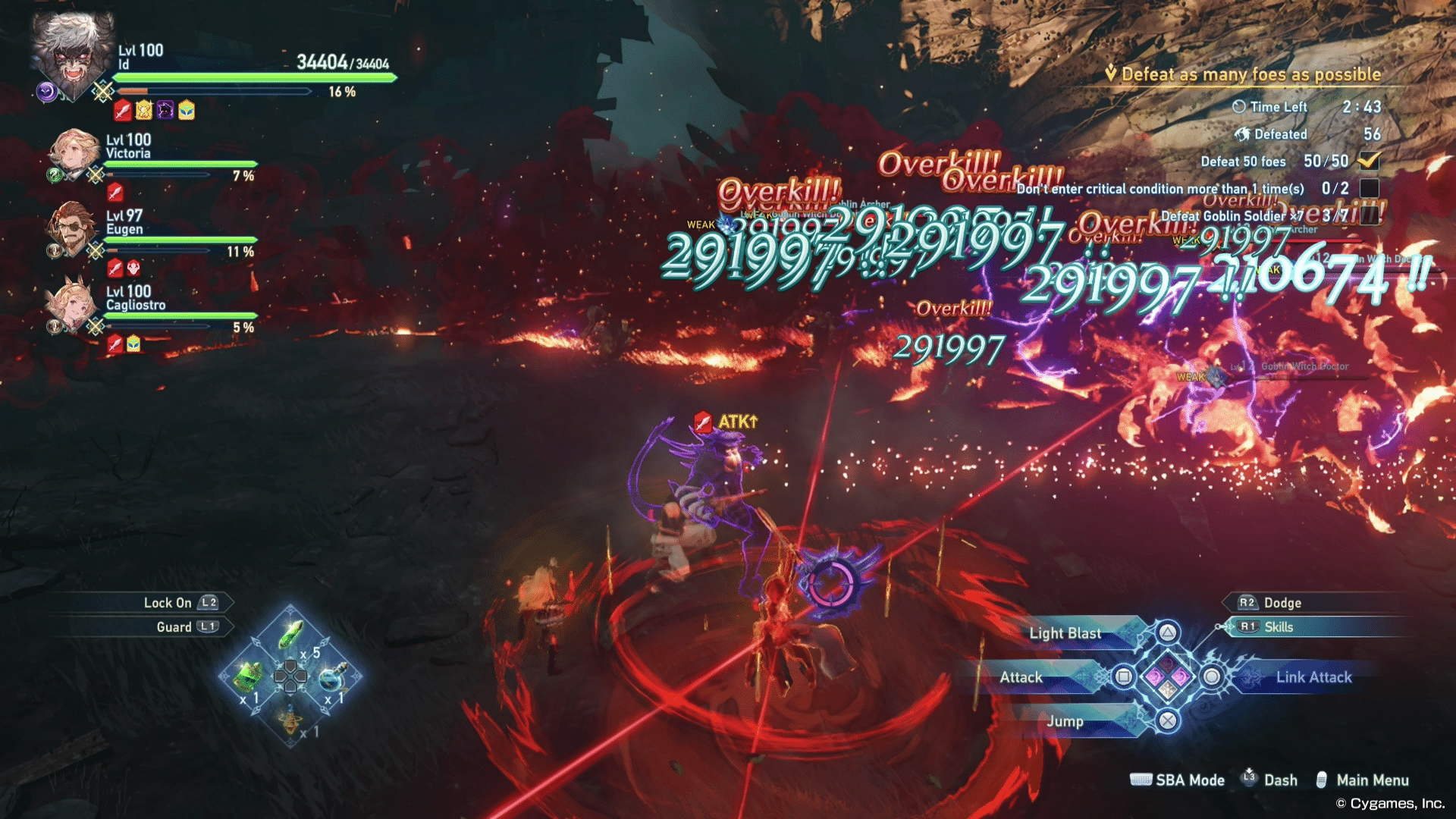The width and height of the screenshot is (1456, 819).
Task: Click Cagliostro's party portrait
Action: (71, 305)
